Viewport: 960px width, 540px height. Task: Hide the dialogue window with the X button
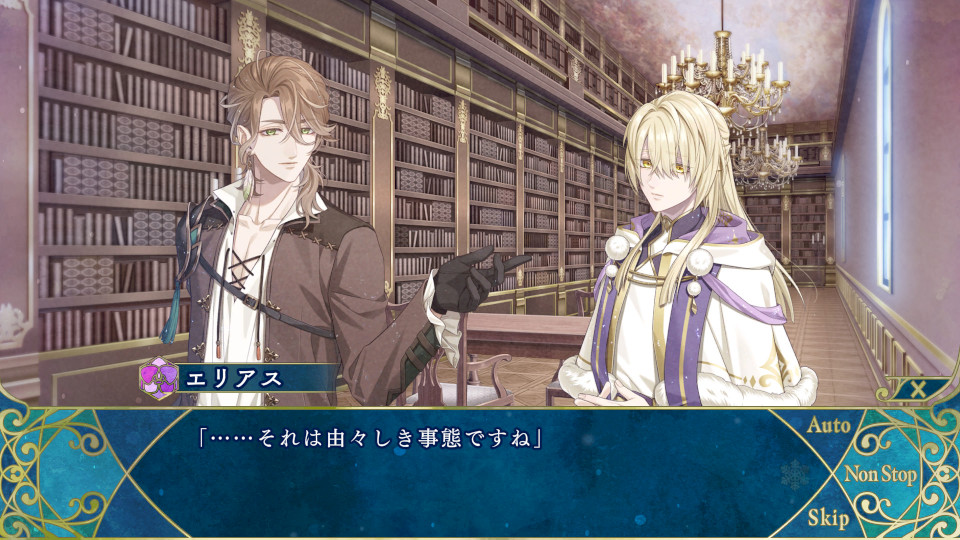click(x=917, y=390)
